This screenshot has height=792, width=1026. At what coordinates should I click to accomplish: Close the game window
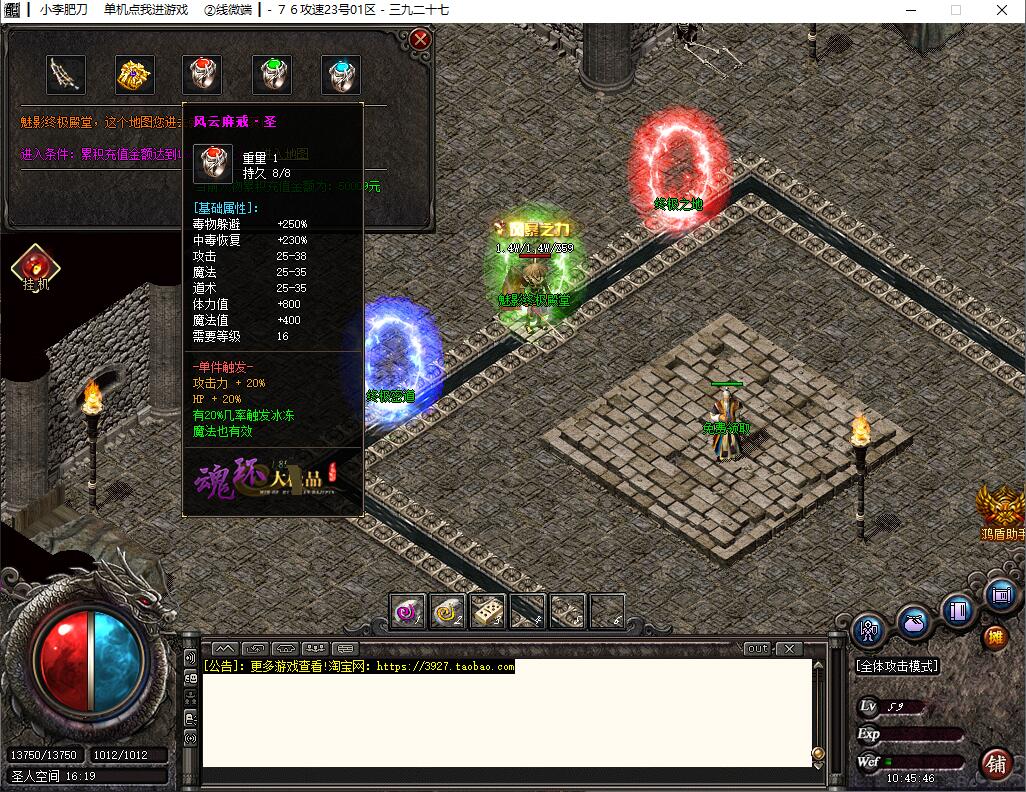1002,10
